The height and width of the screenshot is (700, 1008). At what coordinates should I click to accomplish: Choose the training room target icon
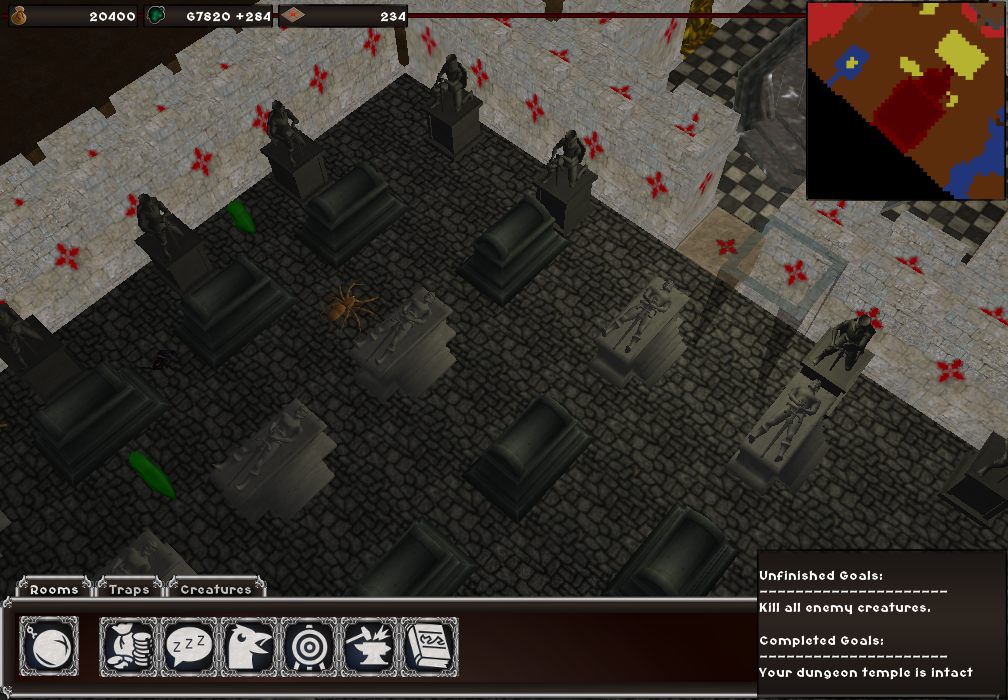pyautogui.click(x=310, y=646)
